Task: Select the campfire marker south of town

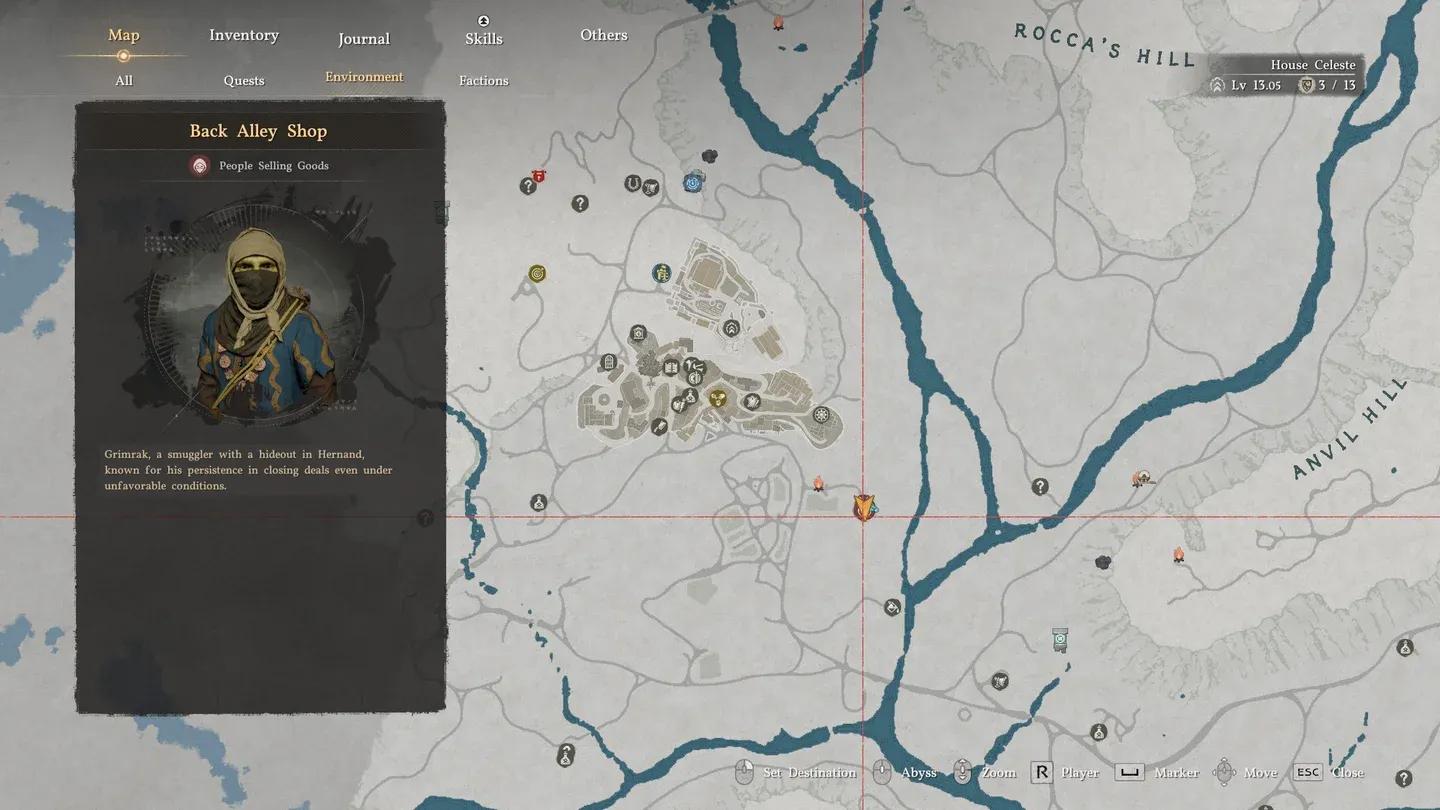Action: click(818, 485)
